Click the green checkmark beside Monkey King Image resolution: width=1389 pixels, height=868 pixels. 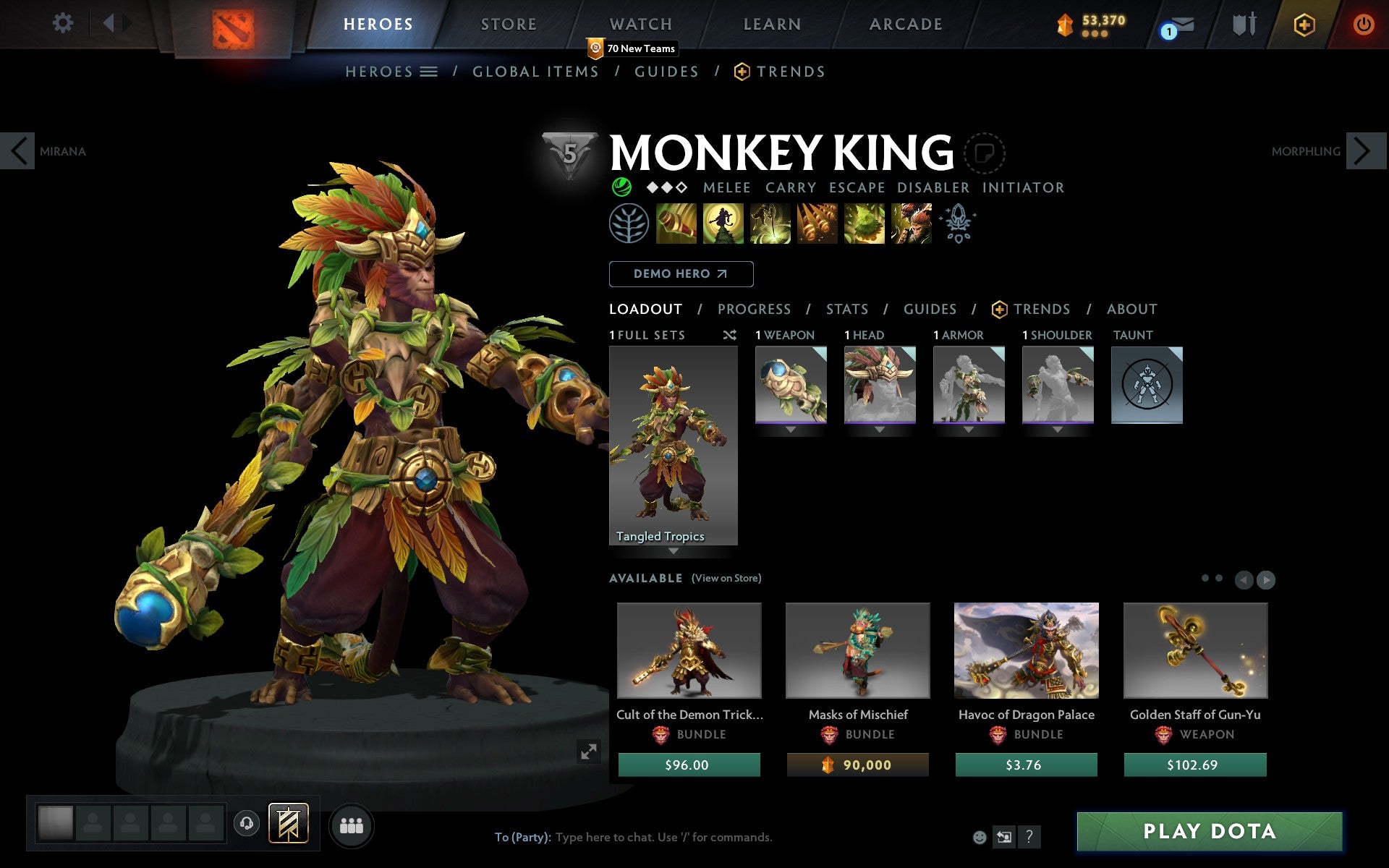pos(623,187)
